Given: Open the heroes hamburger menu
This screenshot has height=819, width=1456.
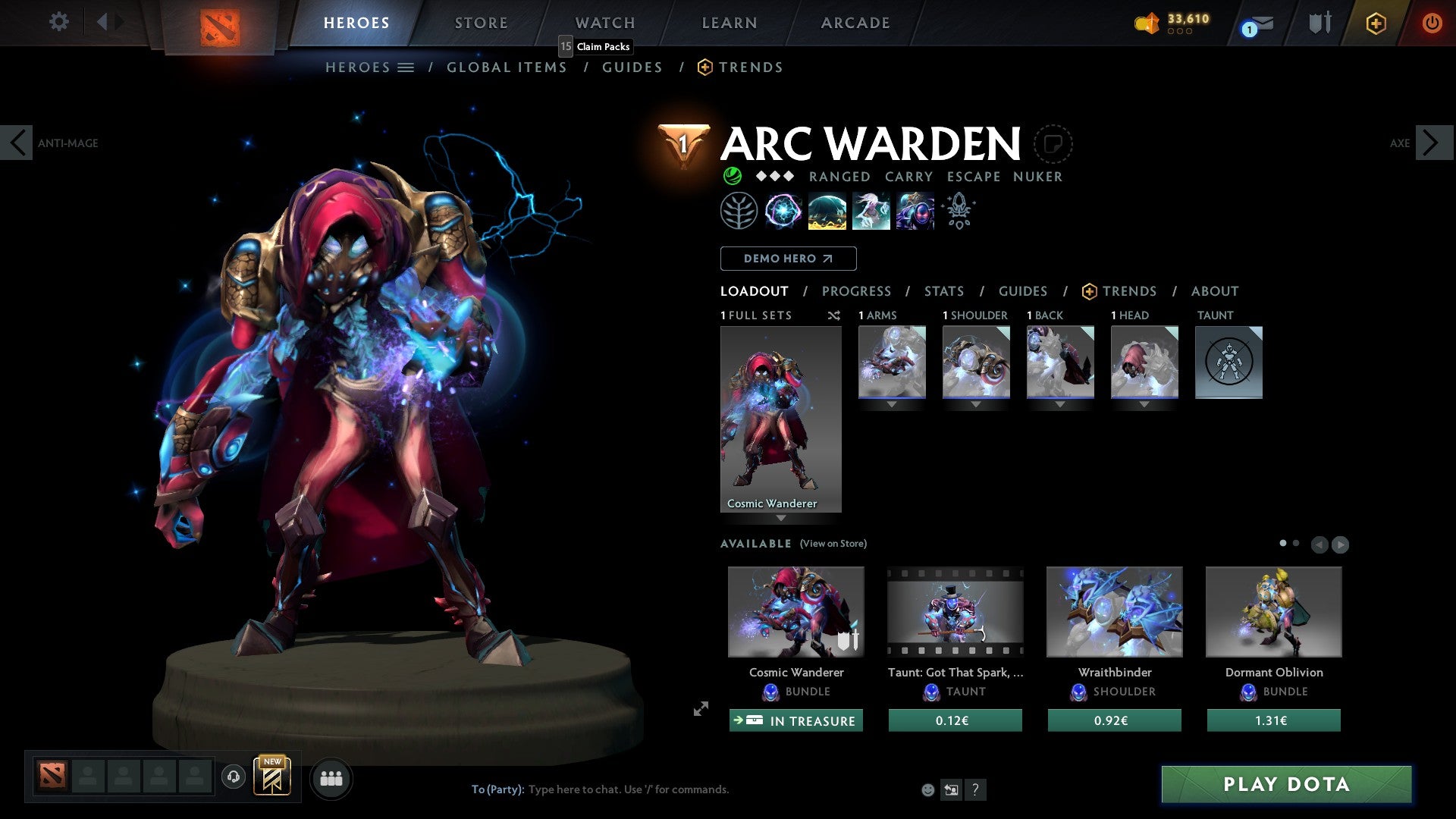Looking at the screenshot, I should tap(406, 67).
